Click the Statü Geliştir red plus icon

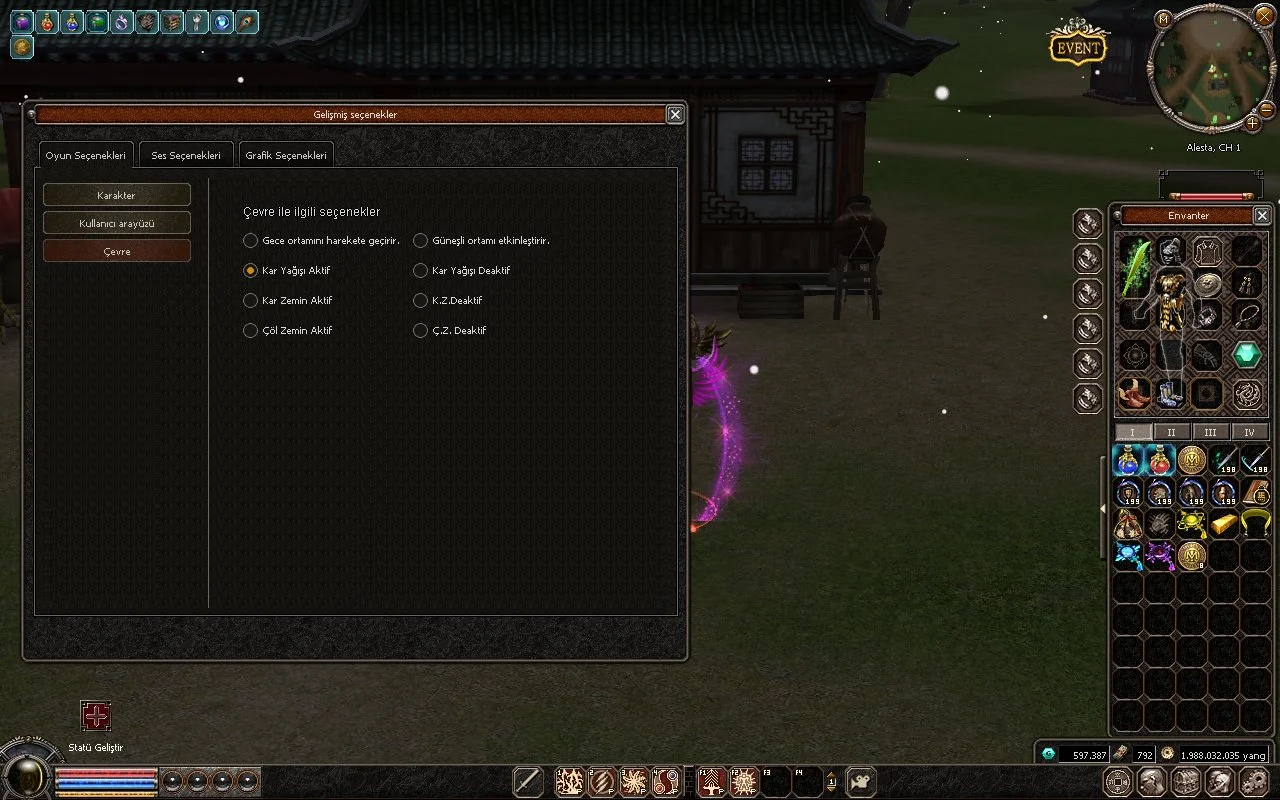(96, 716)
